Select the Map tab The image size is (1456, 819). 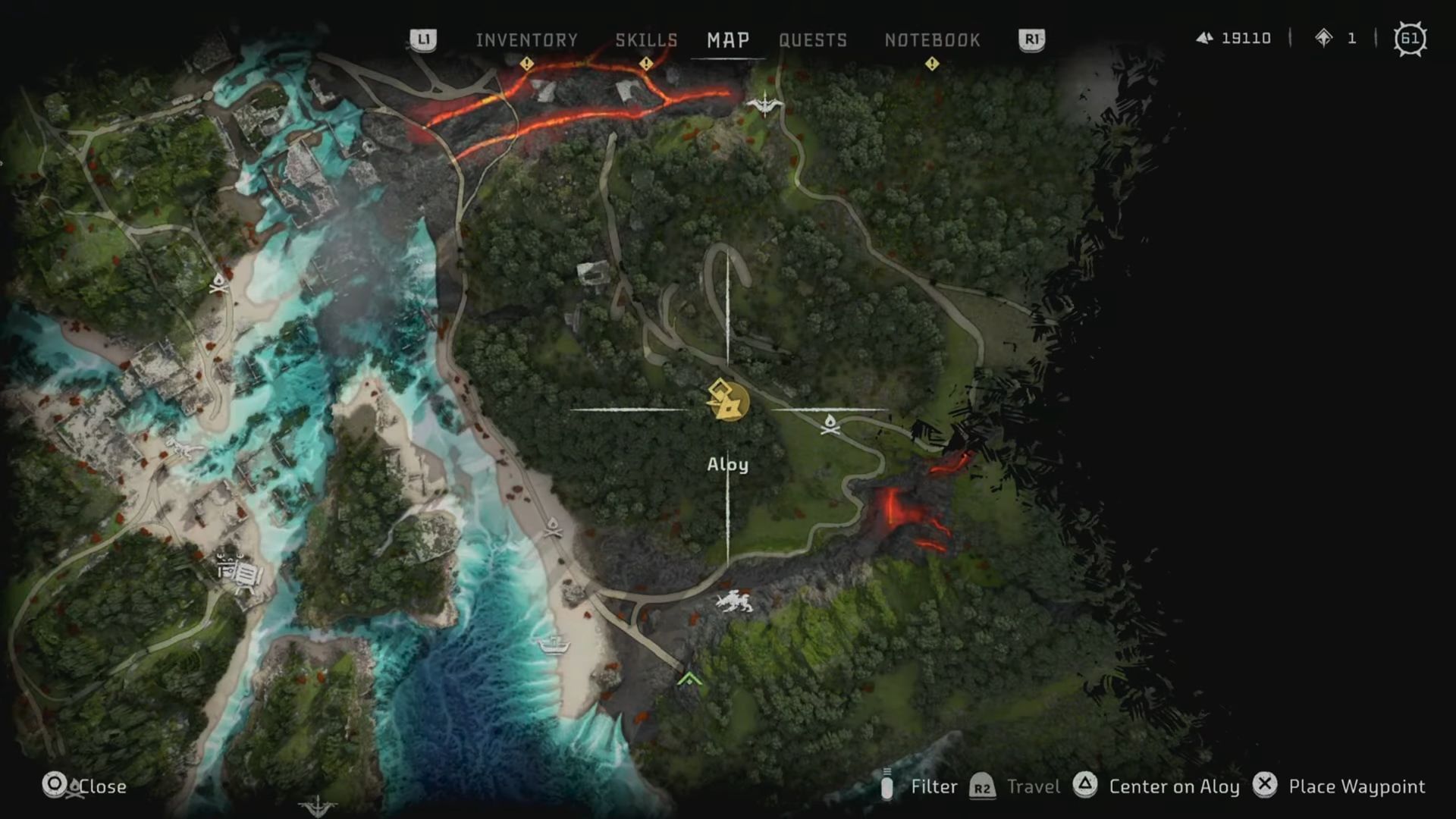728,40
